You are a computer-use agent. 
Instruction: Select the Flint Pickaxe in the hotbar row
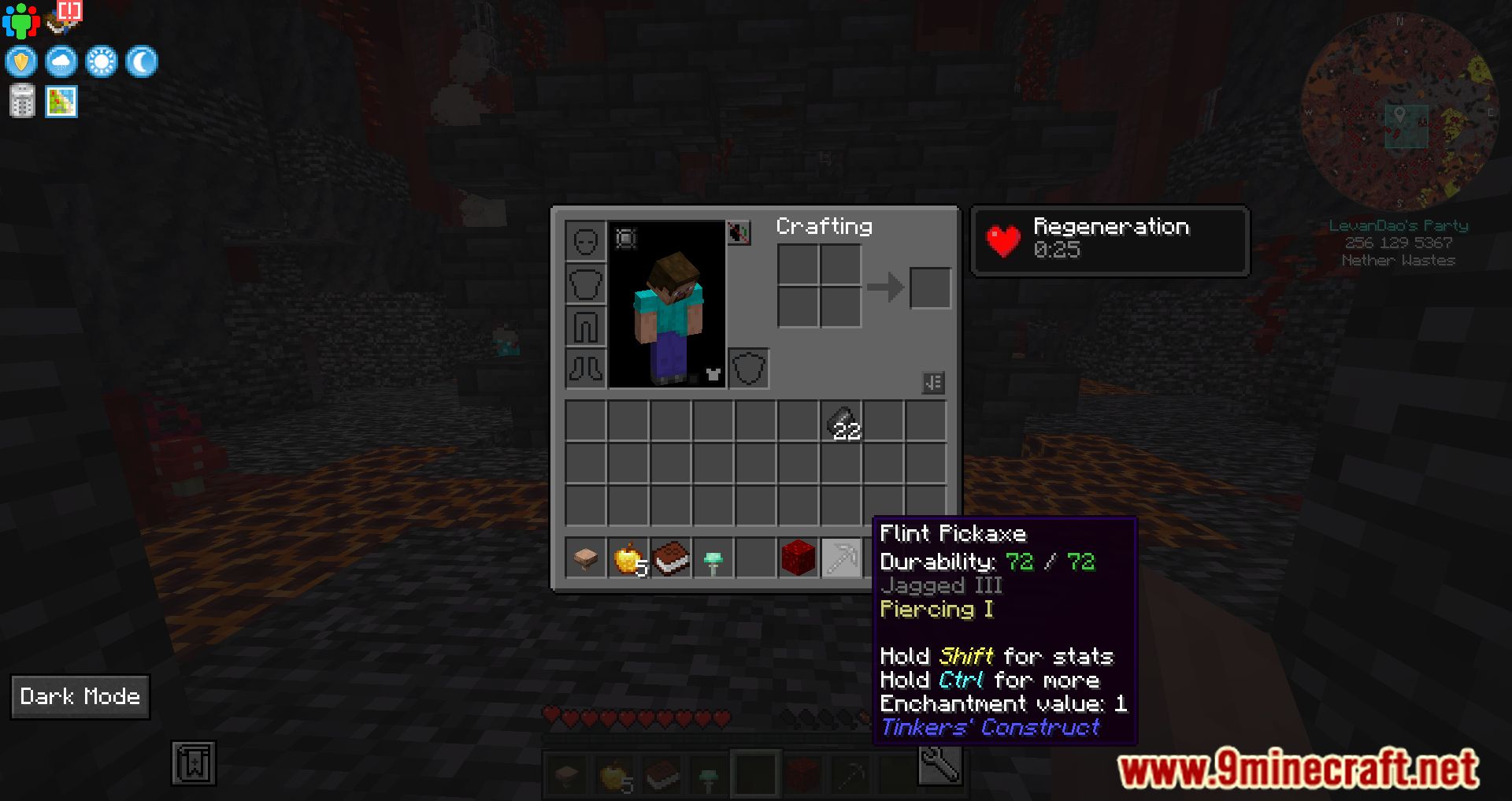(x=842, y=559)
